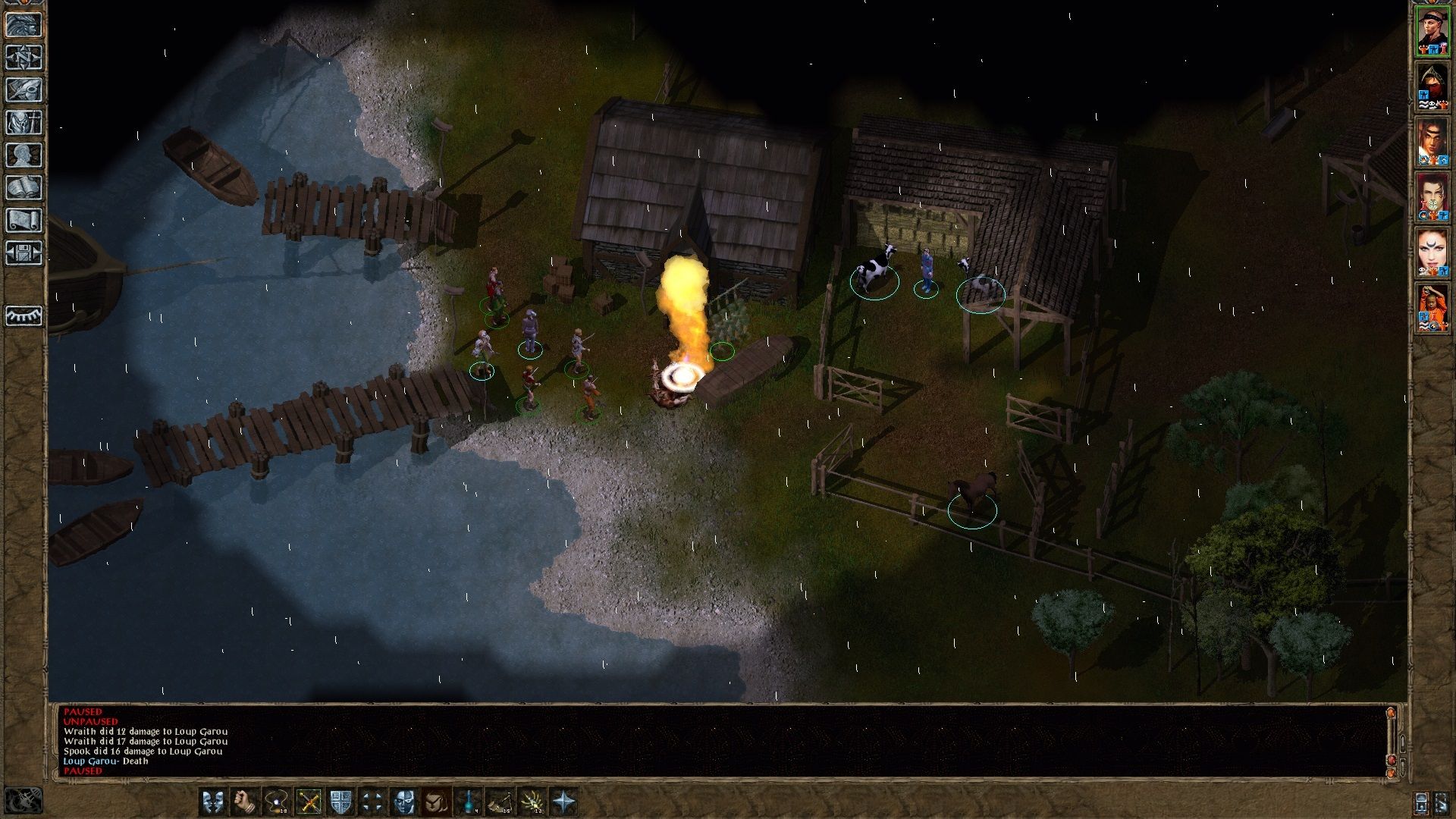Open the priest scroll from the sidebar
This screenshot has height=819, width=1456.
point(24,221)
